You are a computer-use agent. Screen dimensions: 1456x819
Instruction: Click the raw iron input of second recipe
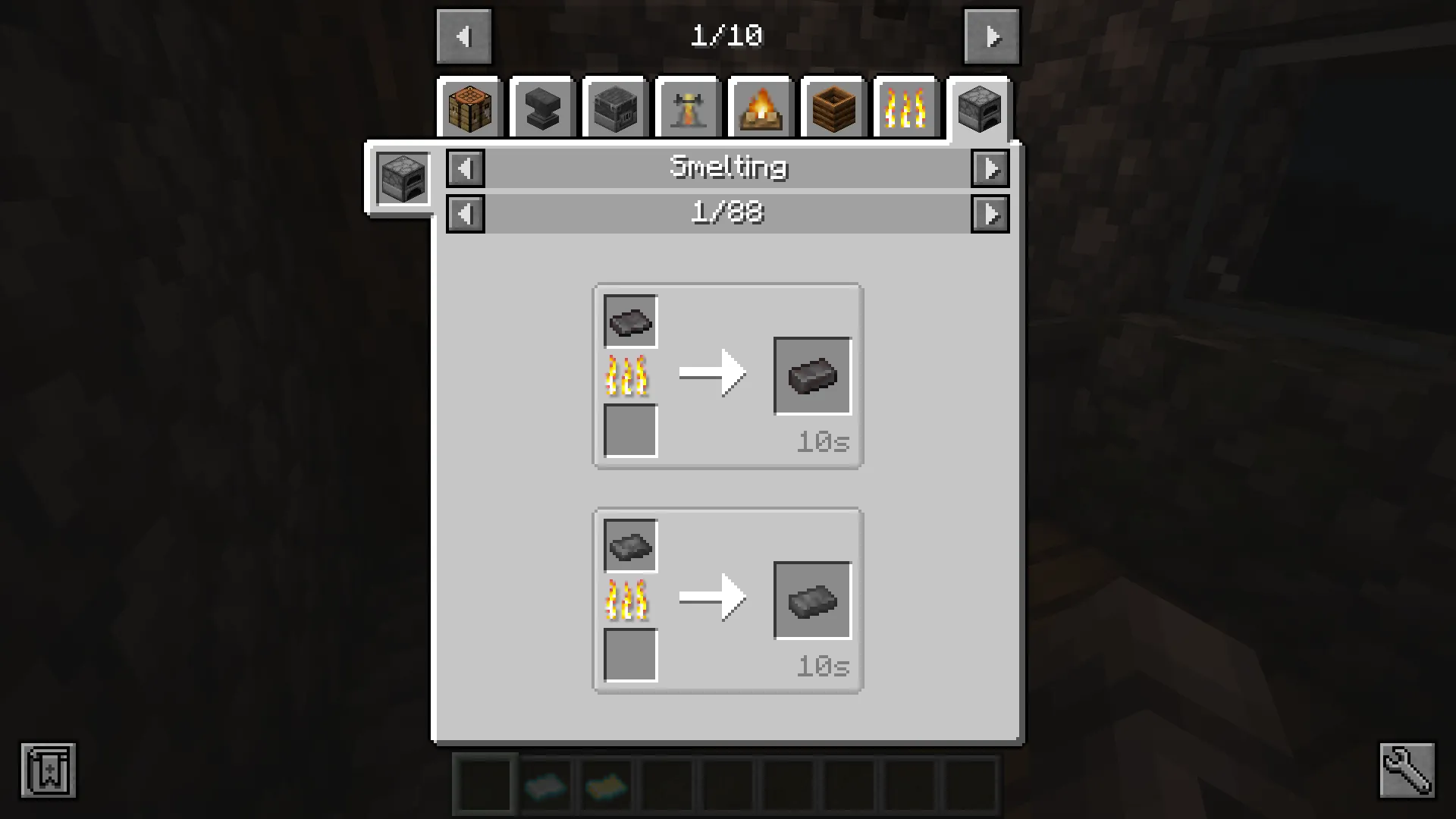[x=629, y=544]
